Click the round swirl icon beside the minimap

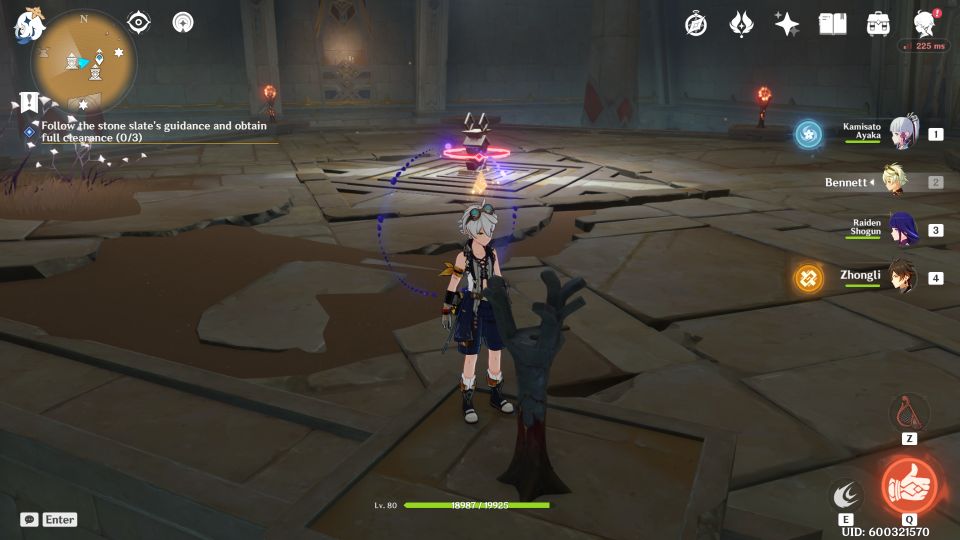(x=183, y=22)
